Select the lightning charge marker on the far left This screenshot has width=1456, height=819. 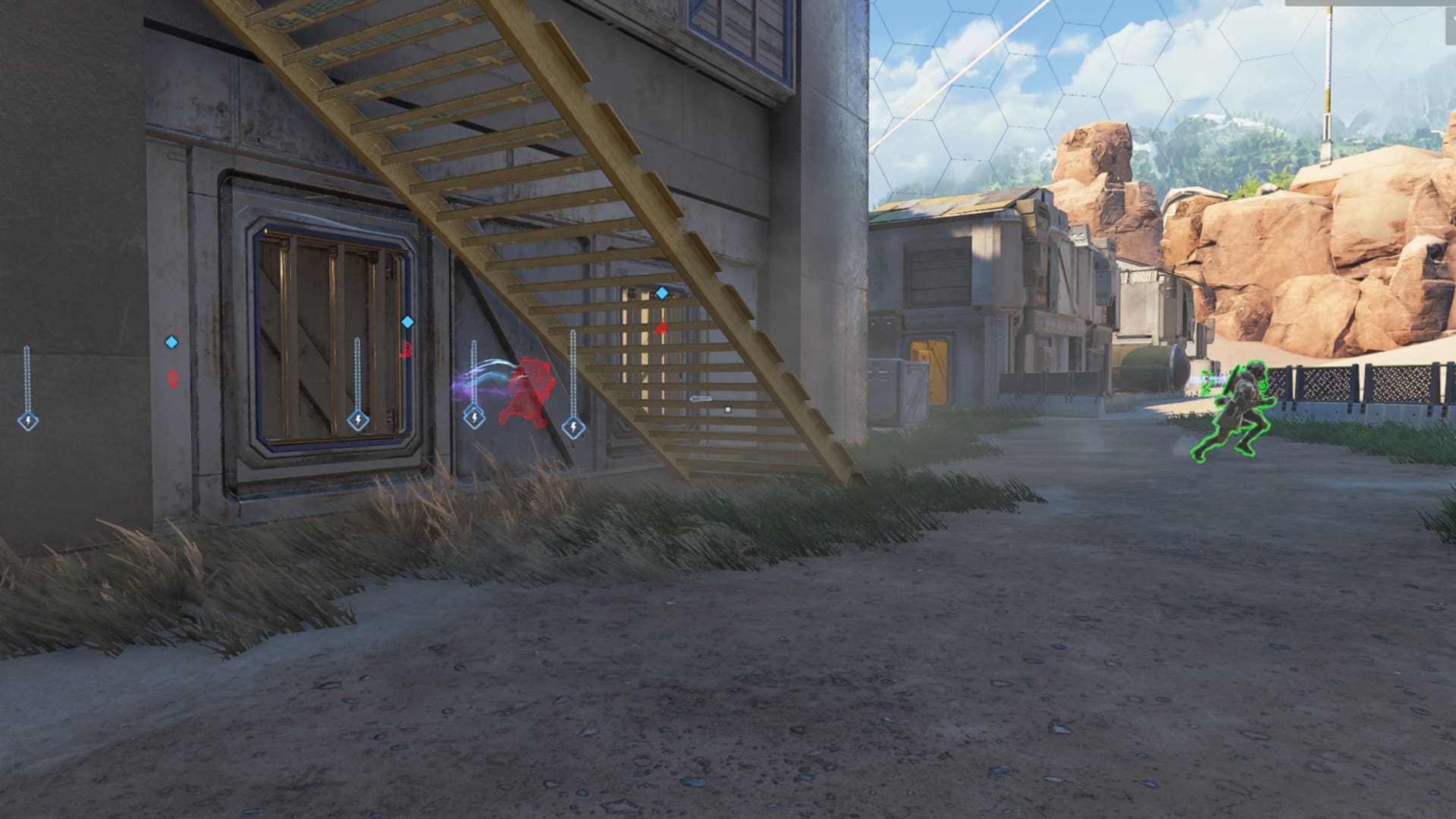pos(29,422)
